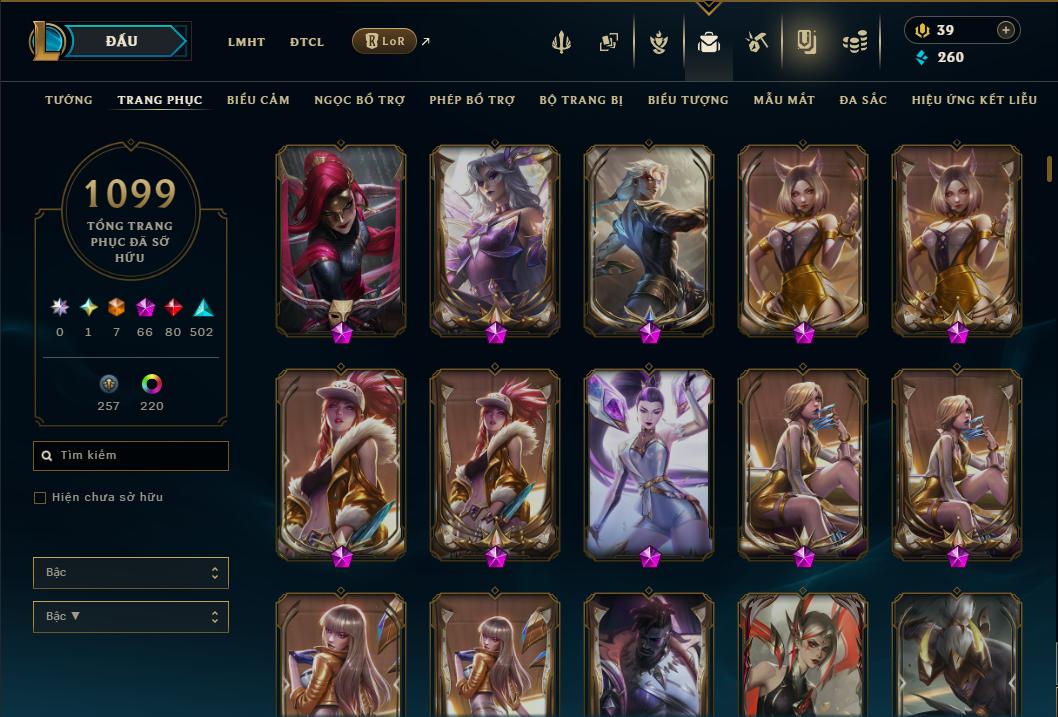
Task: Open the NGỌC BỔ TRỢ runes tab
Action: pyautogui.click(x=359, y=100)
